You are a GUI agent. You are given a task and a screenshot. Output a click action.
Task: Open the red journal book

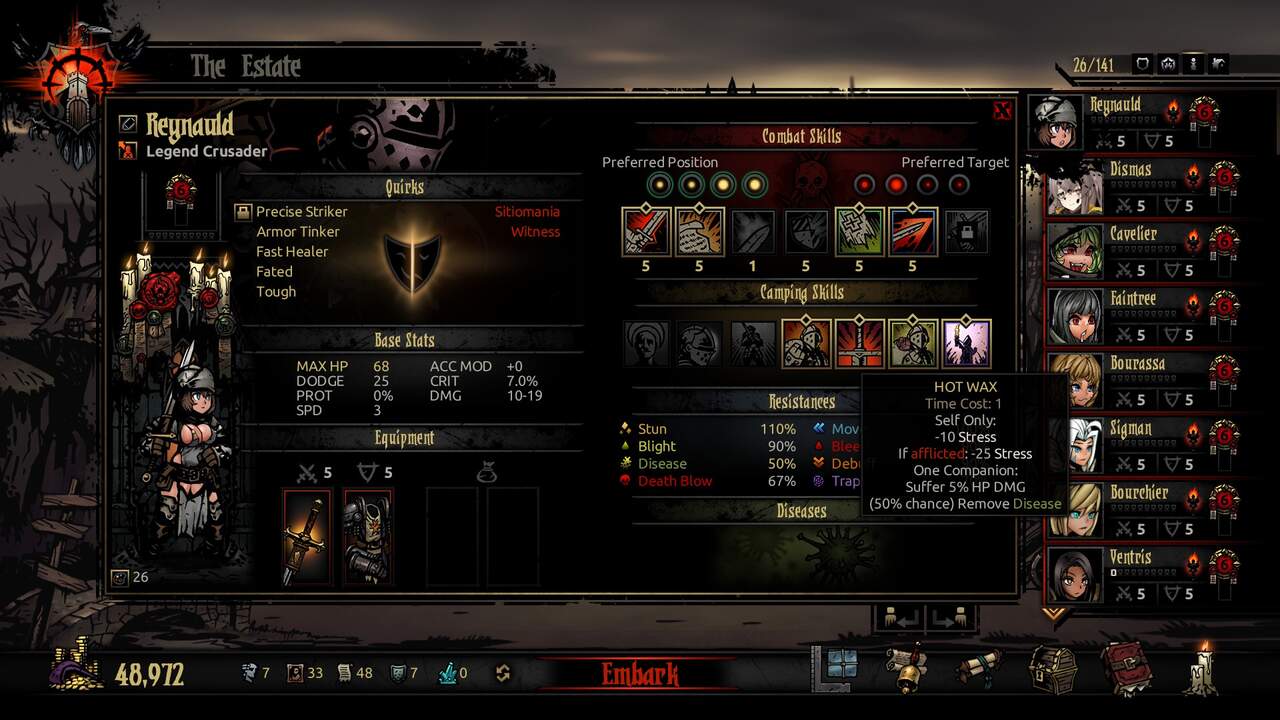click(1126, 669)
